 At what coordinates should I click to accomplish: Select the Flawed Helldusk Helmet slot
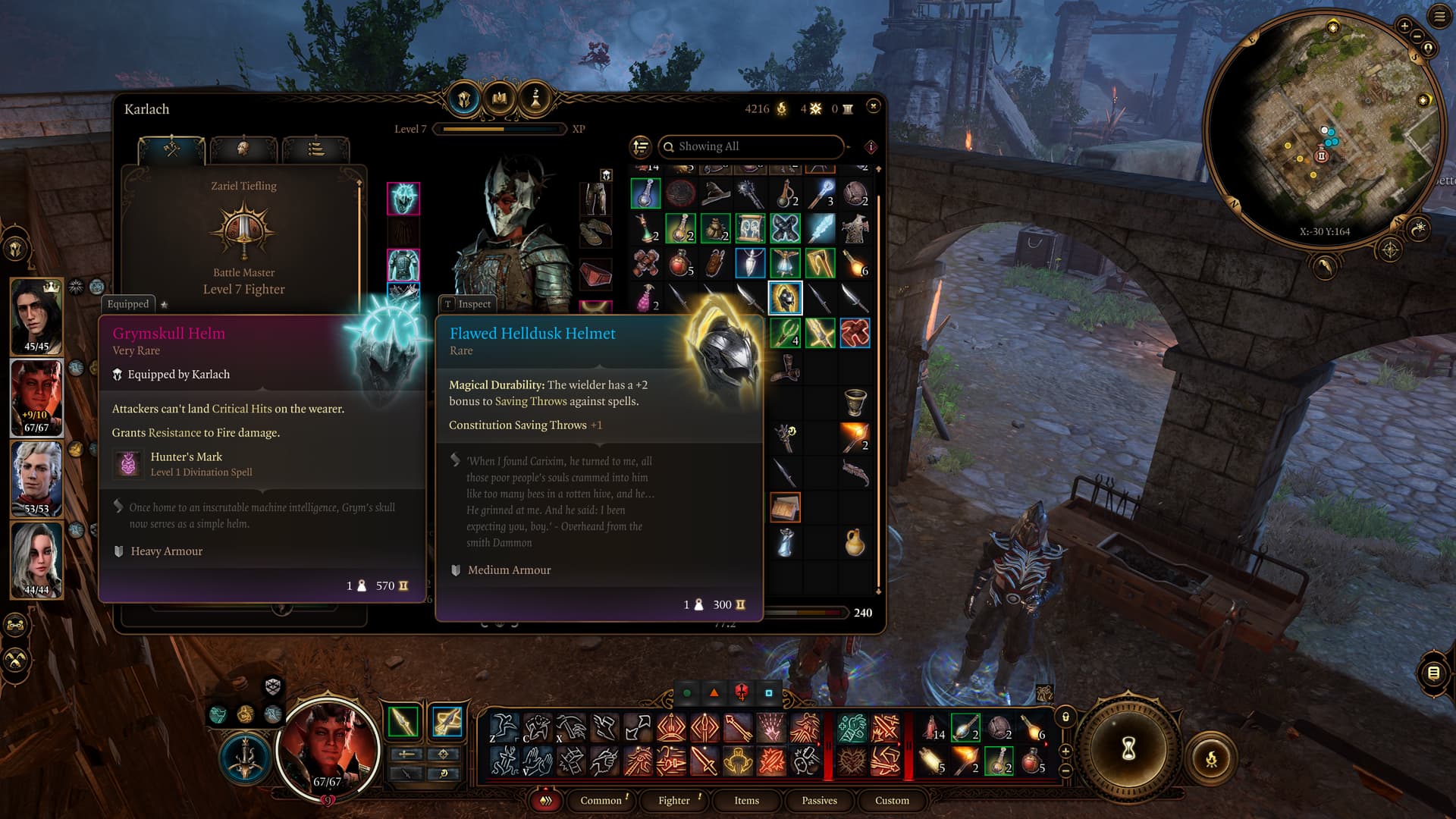785,298
